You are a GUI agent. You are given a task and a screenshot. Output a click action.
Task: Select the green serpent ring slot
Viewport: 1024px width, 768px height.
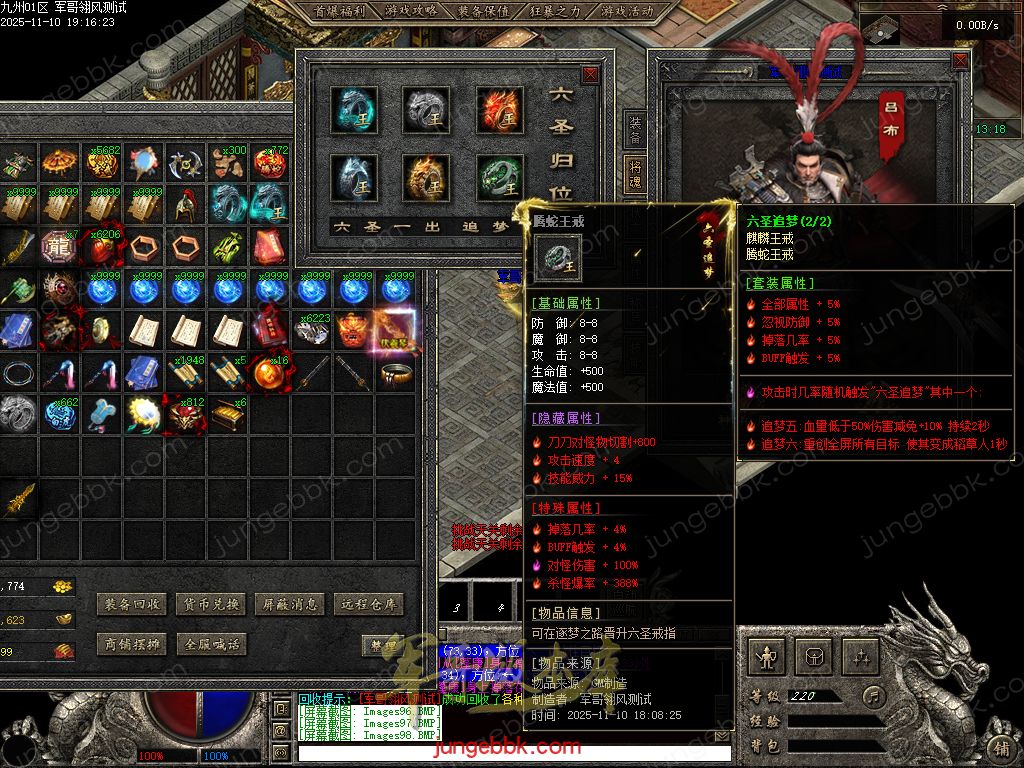[497, 179]
